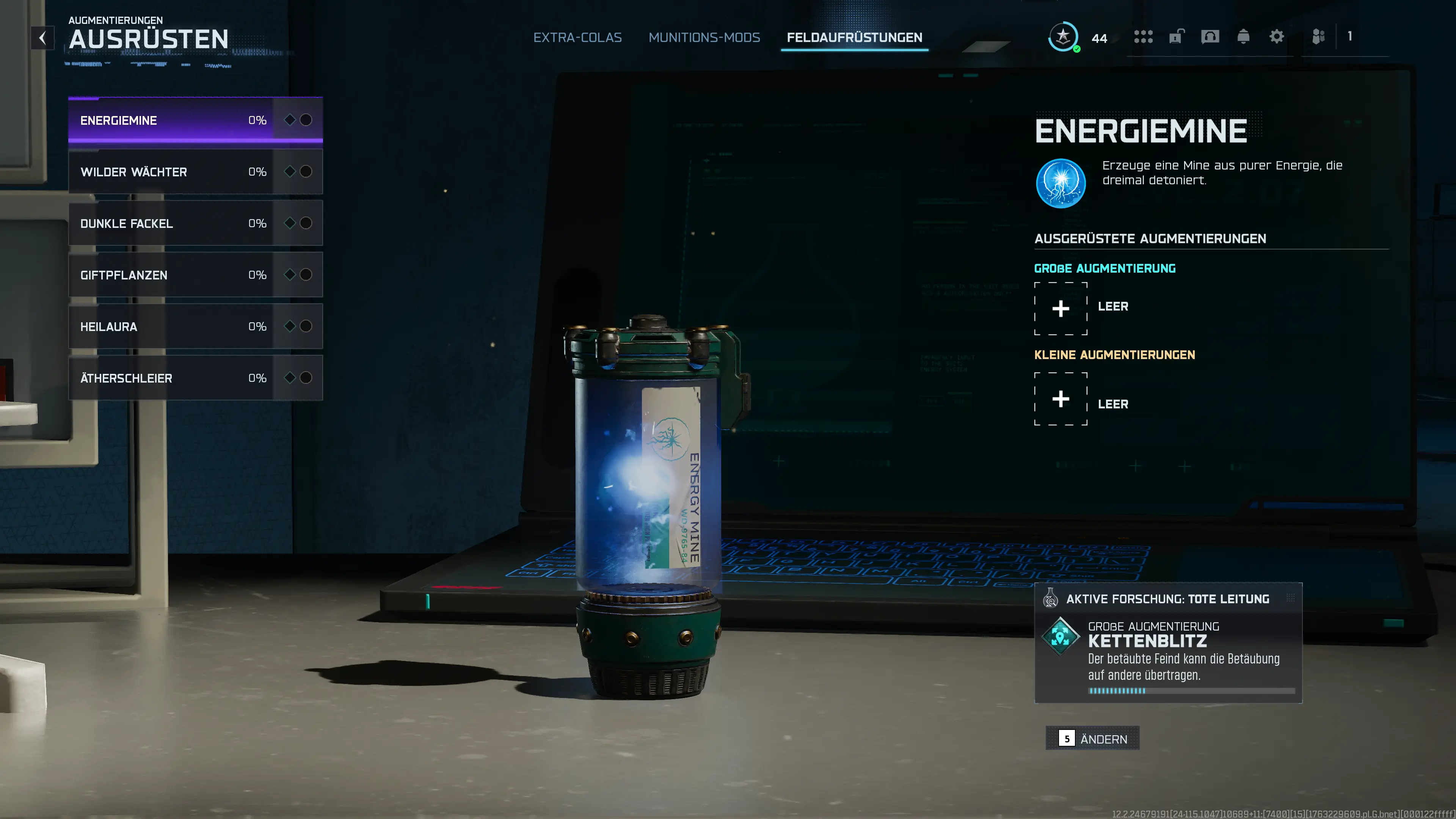Click the Ändern button

(x=1092, y=739)
